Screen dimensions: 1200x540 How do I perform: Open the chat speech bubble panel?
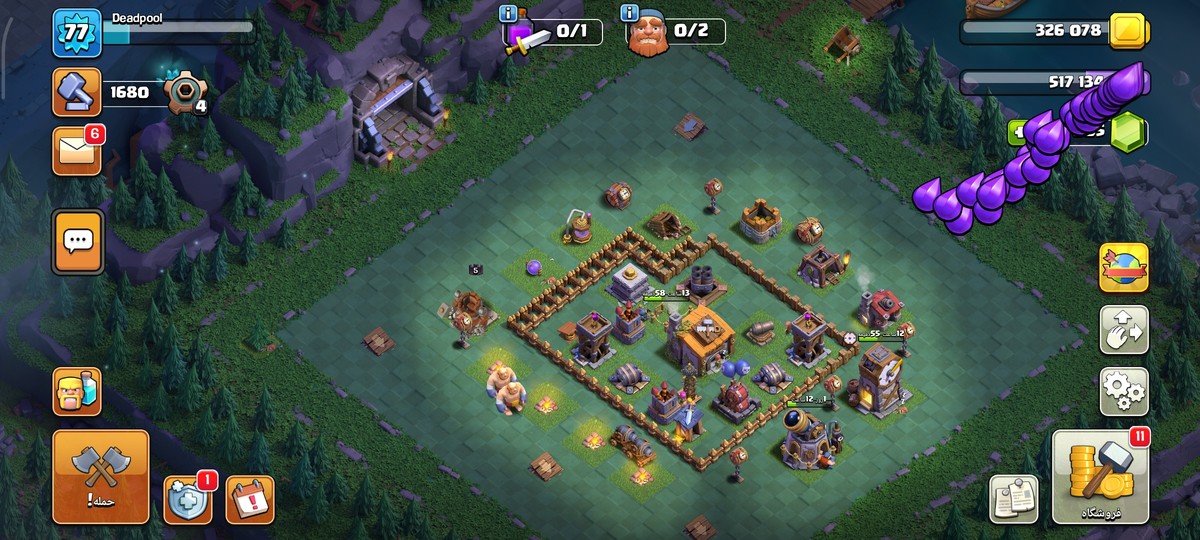[78, 241]
